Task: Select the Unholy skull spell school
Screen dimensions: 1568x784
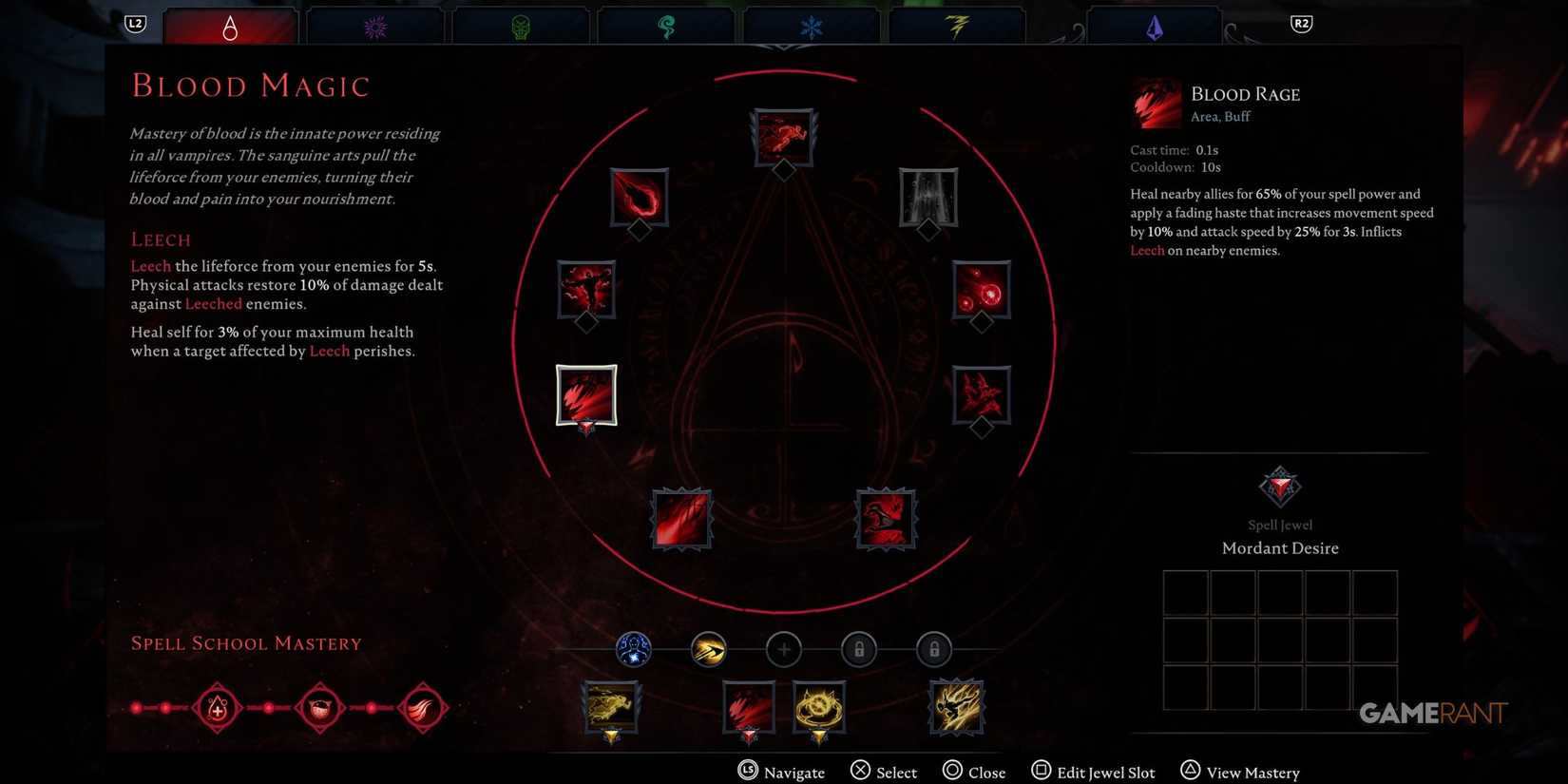Action: pos(519,25)
